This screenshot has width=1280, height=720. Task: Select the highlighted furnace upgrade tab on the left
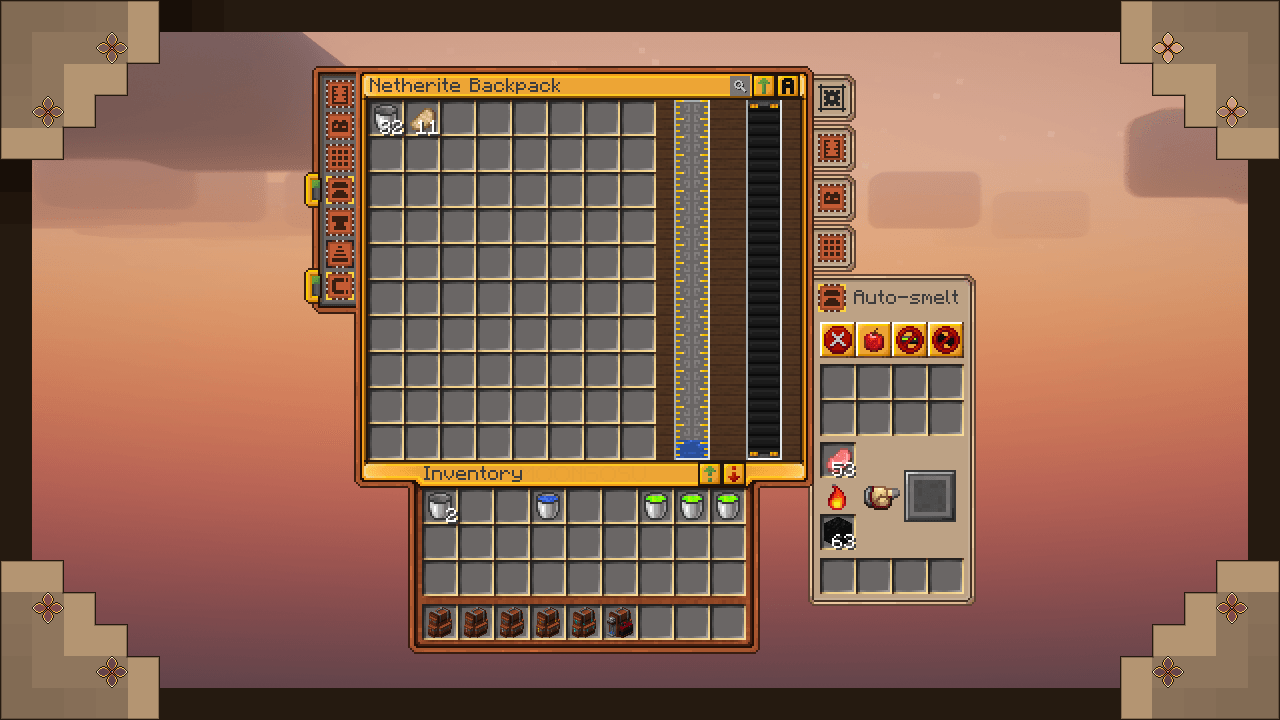pos(340,192)
